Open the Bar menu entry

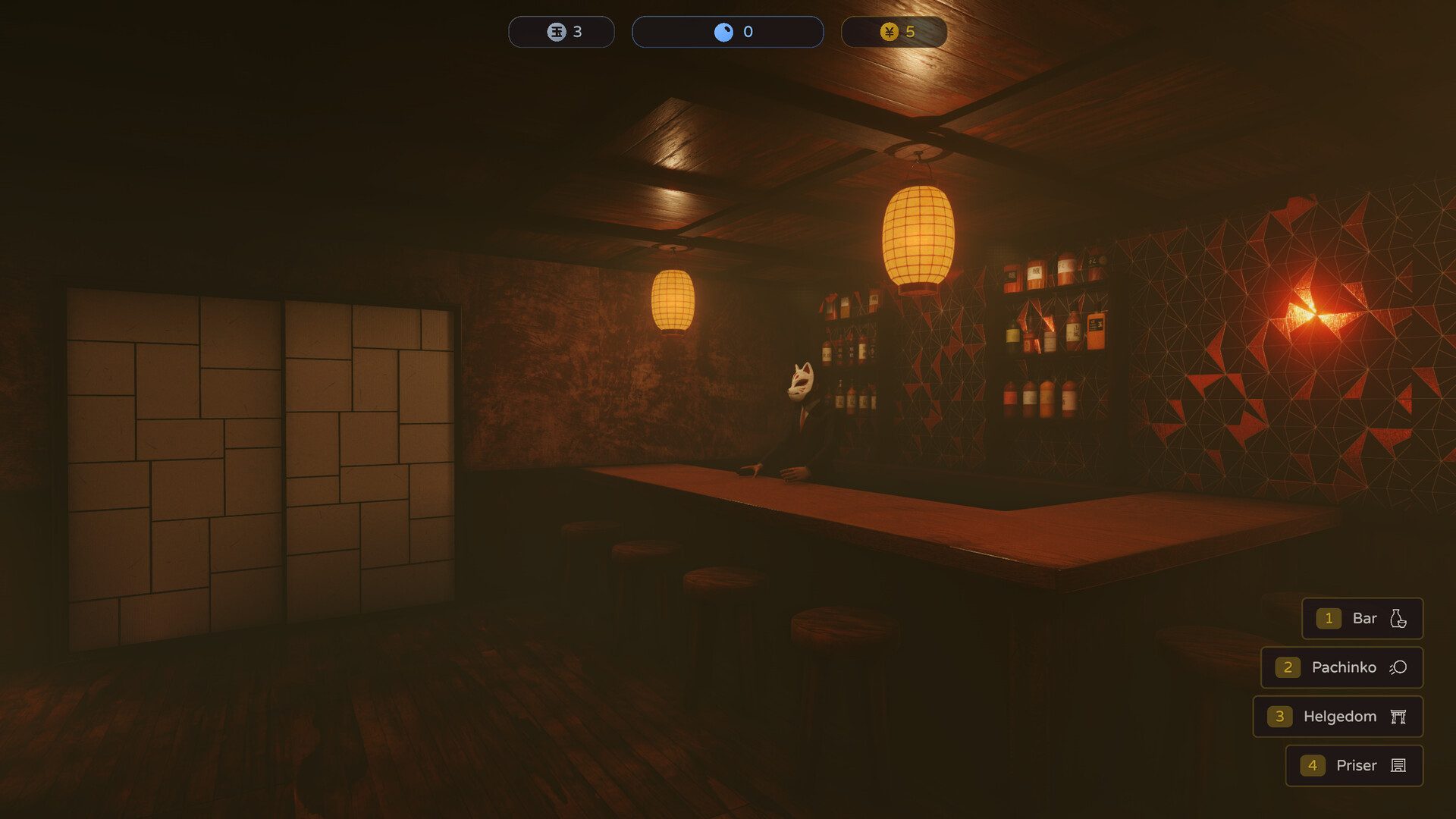tap(1363, 618)
